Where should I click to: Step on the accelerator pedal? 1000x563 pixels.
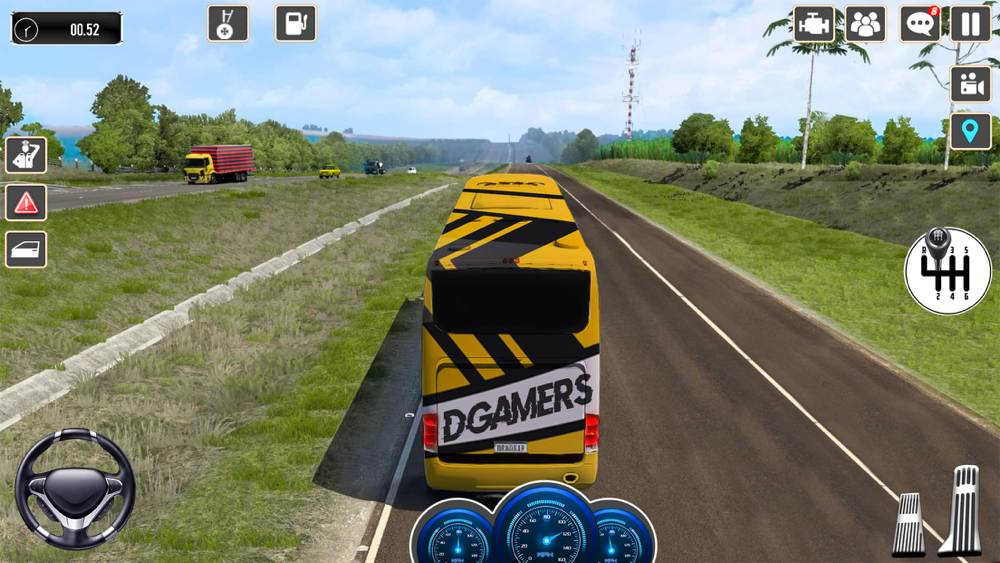point(962,510)
